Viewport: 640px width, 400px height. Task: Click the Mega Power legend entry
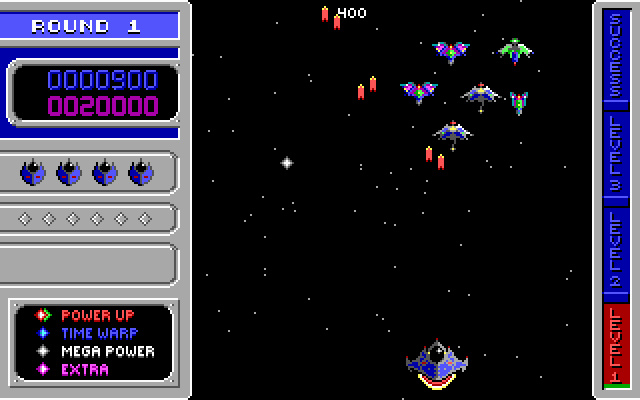coord(107,351)
